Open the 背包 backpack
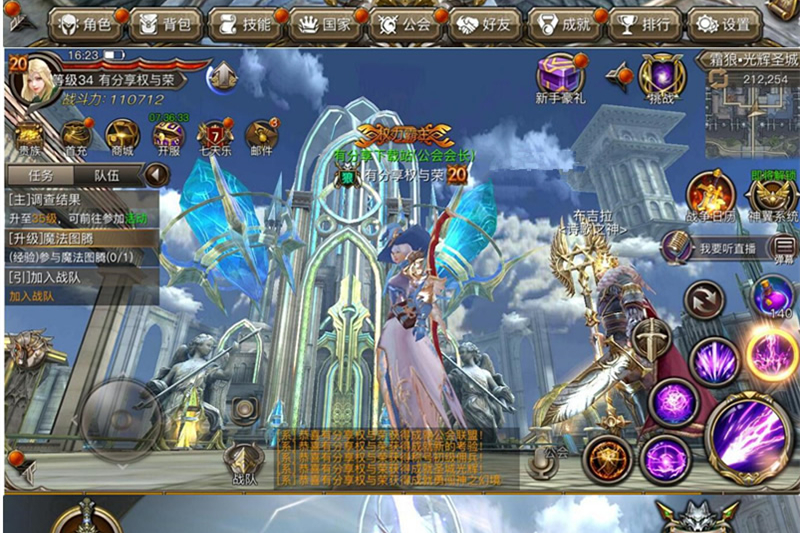This screenshot has width=800, height=533. (x=165, y=24)
